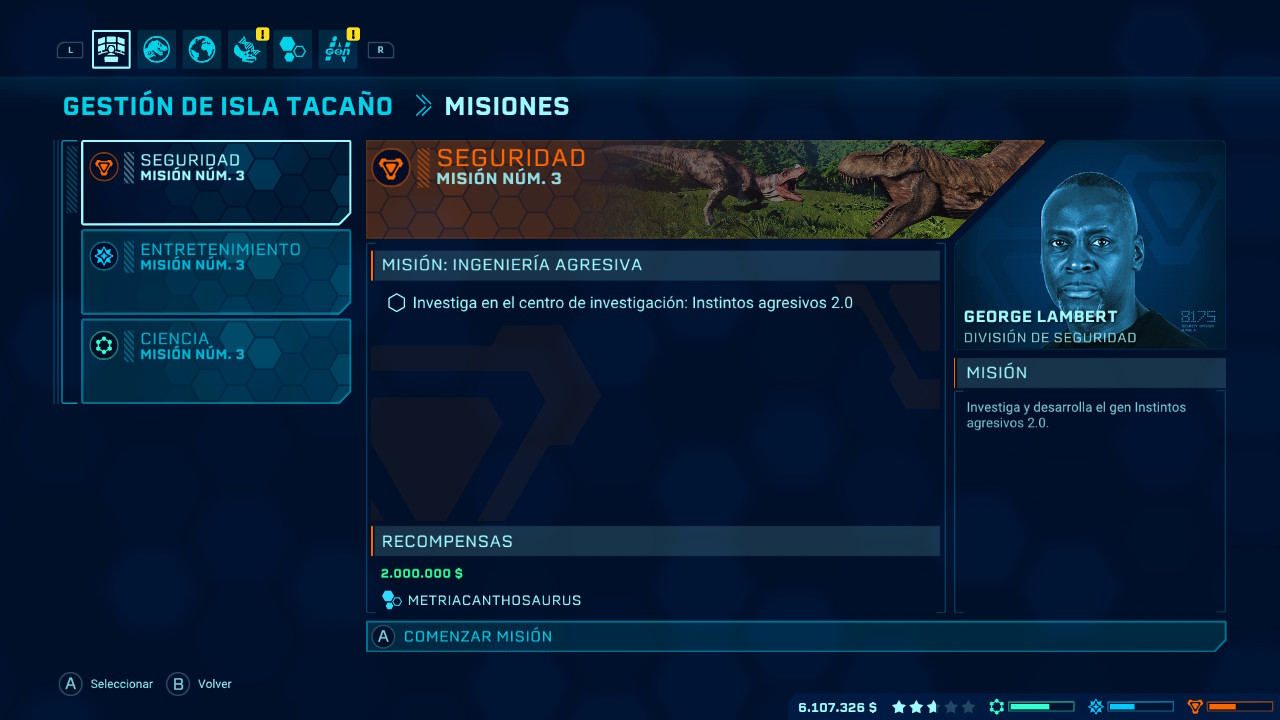The image size is (1280, 720).
Task: Open the Ciencia mission entry
Action: [216, 360]
